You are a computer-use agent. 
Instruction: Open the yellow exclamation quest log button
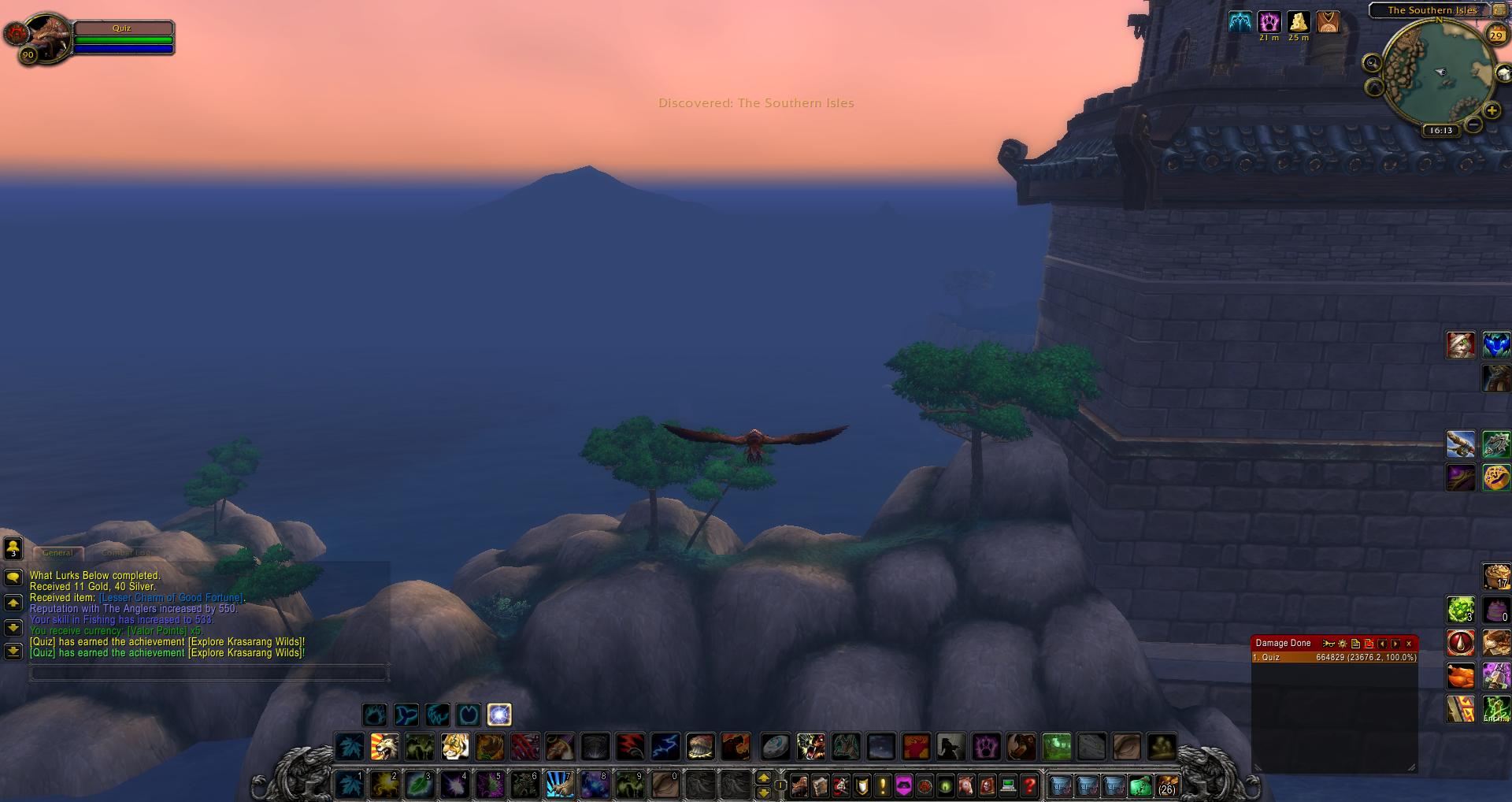pos(883,785)
